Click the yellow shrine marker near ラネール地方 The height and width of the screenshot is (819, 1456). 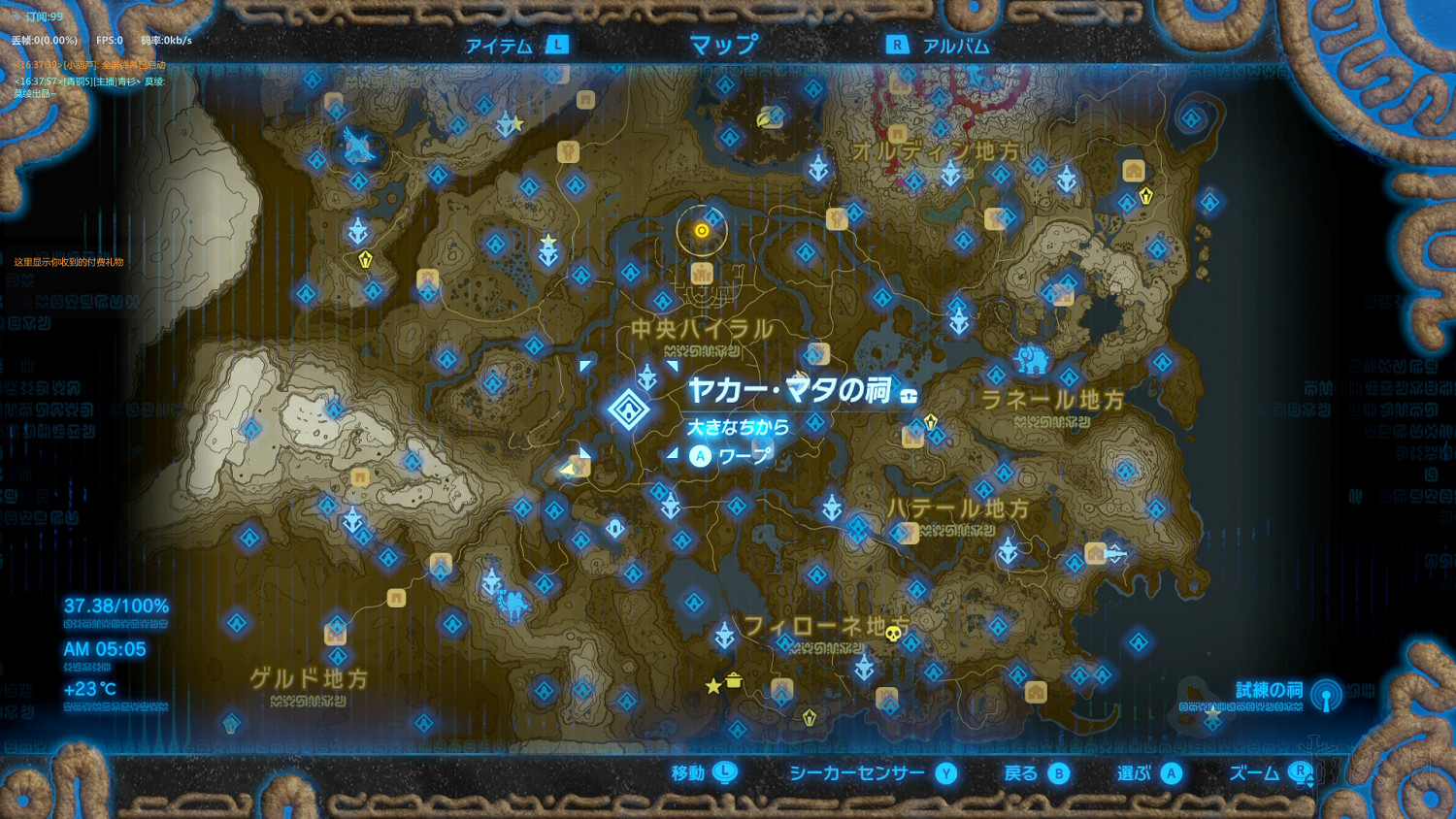[x=930, y=420]
